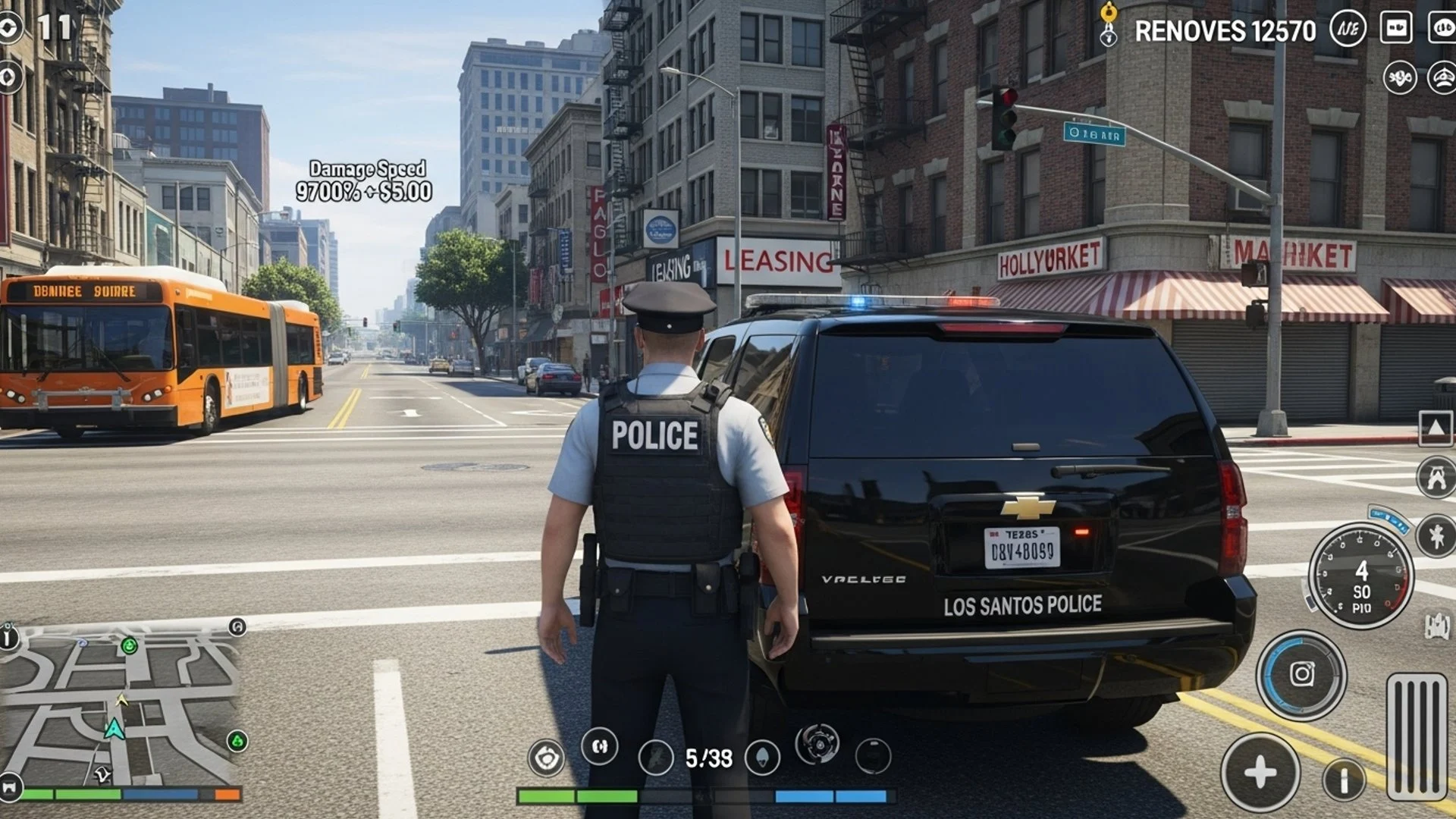Click the teal player arrow on minimap

(x=115, y=729)
